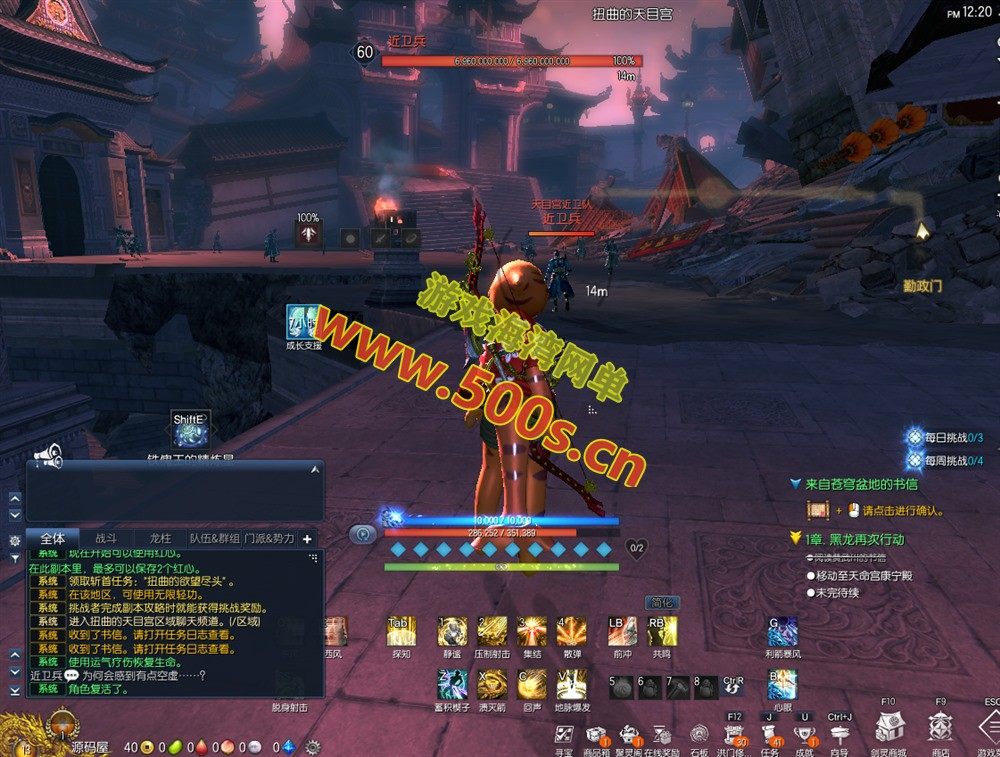Activate the 探知 skill icon
This screenshot has width=1000, height=757.
[x=399, y=632]
